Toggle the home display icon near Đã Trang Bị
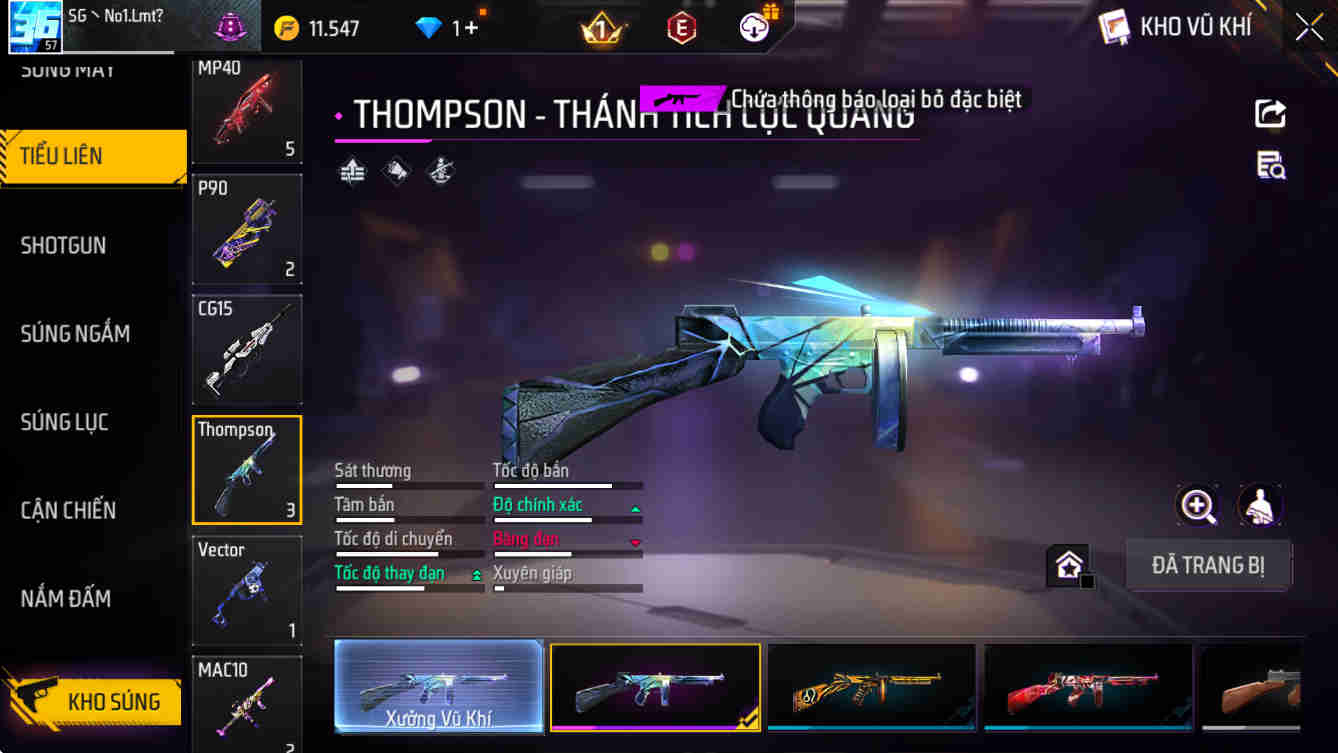1338x753 pixels. point(1069,566)
